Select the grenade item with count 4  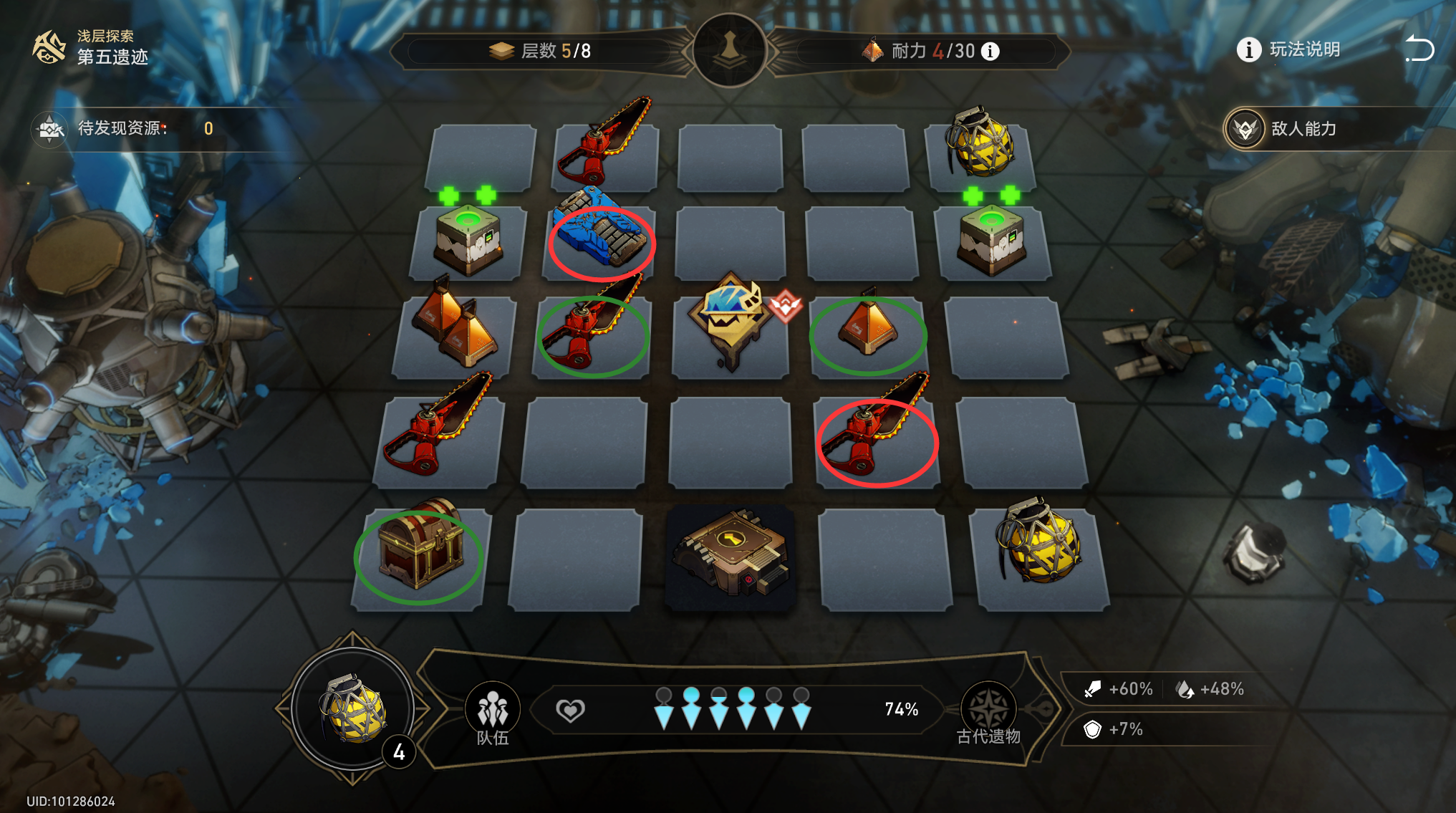(354, 708)
